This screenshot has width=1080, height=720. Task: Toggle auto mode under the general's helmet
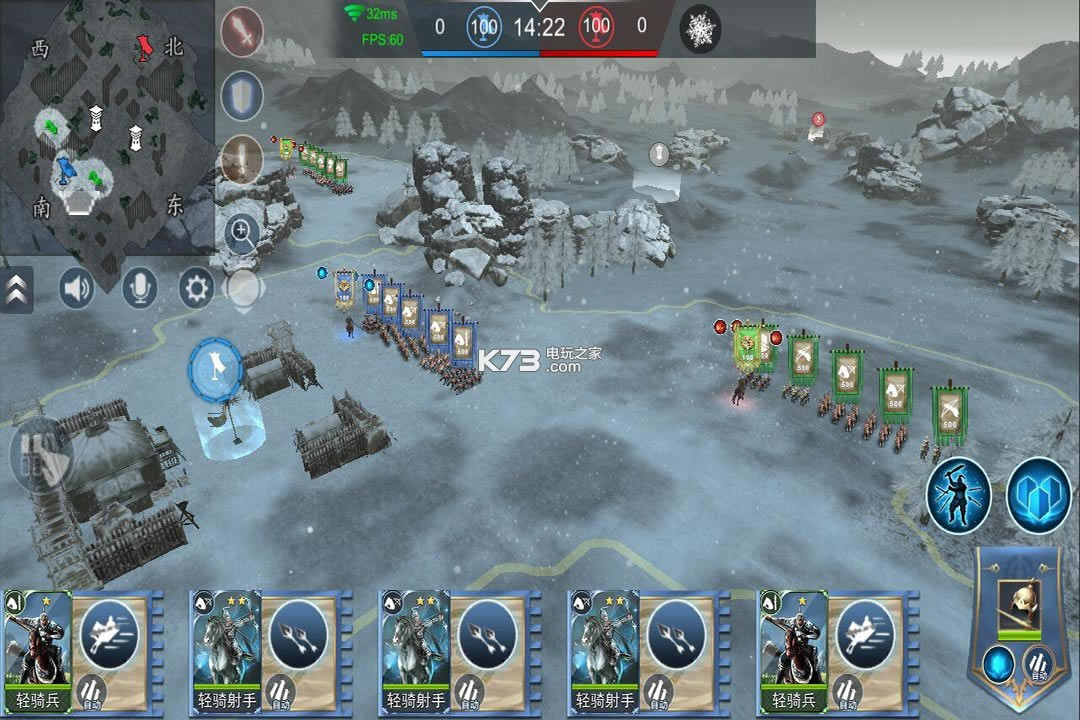tap(1038, 664)
